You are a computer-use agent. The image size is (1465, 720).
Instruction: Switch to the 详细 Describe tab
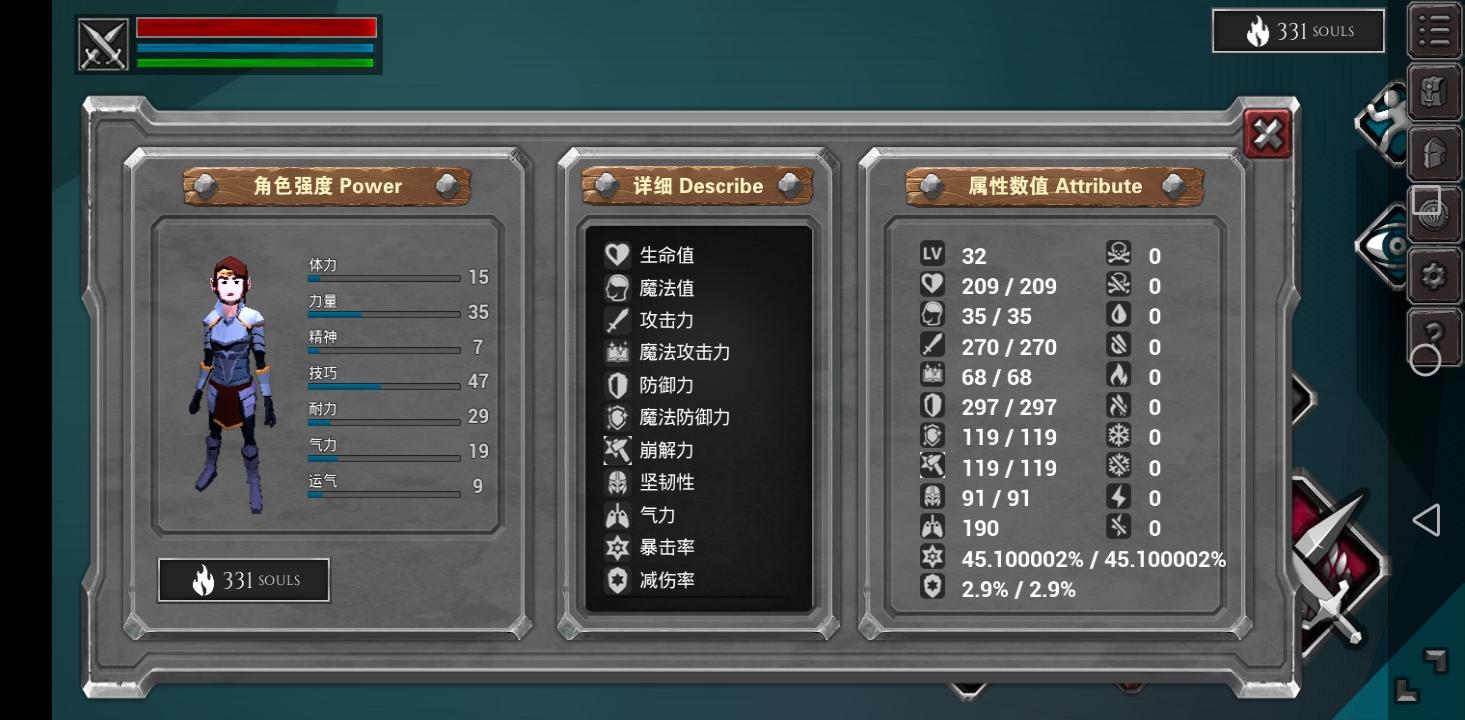(x=697, y=186)
